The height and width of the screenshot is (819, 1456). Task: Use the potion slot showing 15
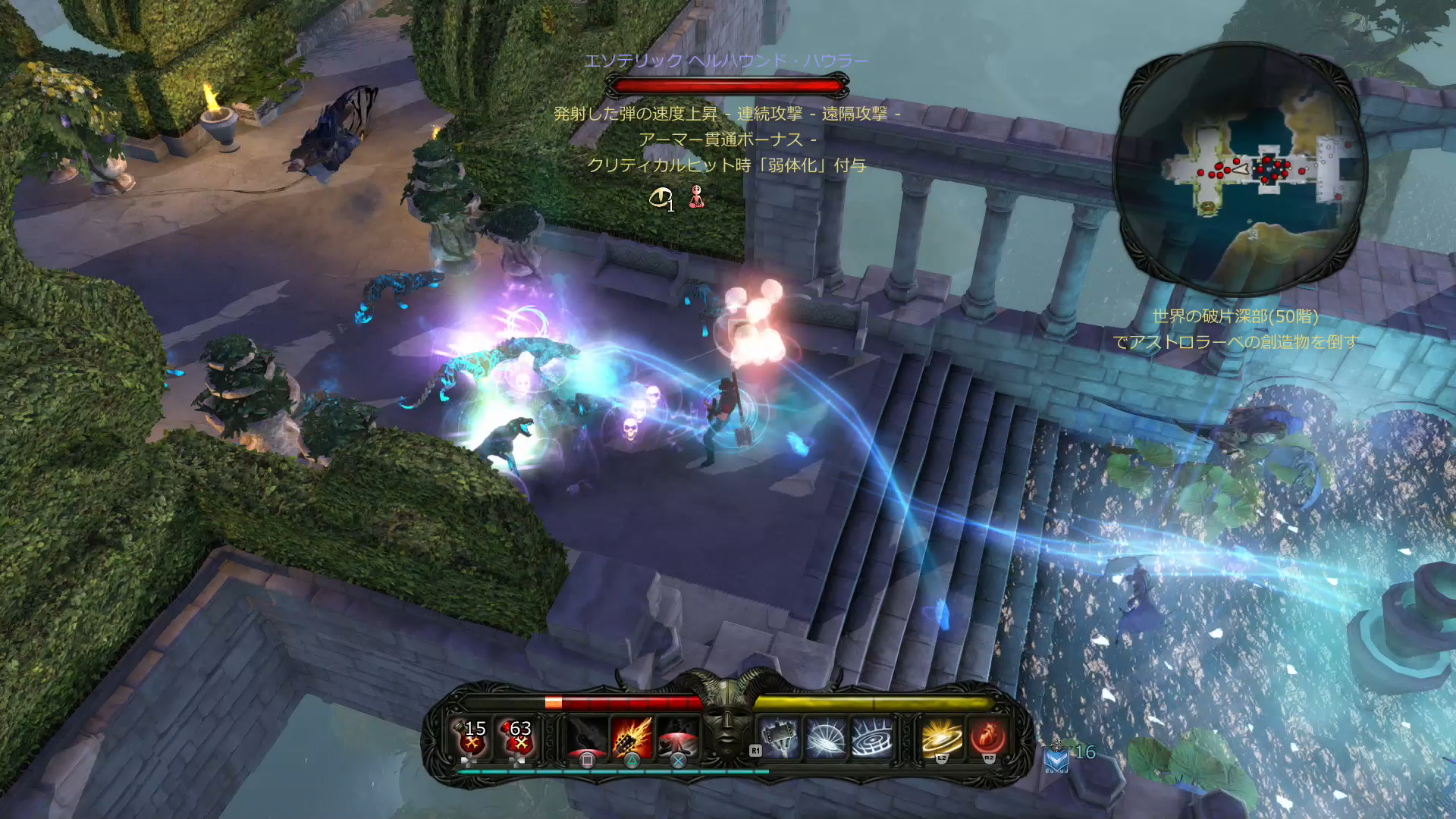coord(473,737)
